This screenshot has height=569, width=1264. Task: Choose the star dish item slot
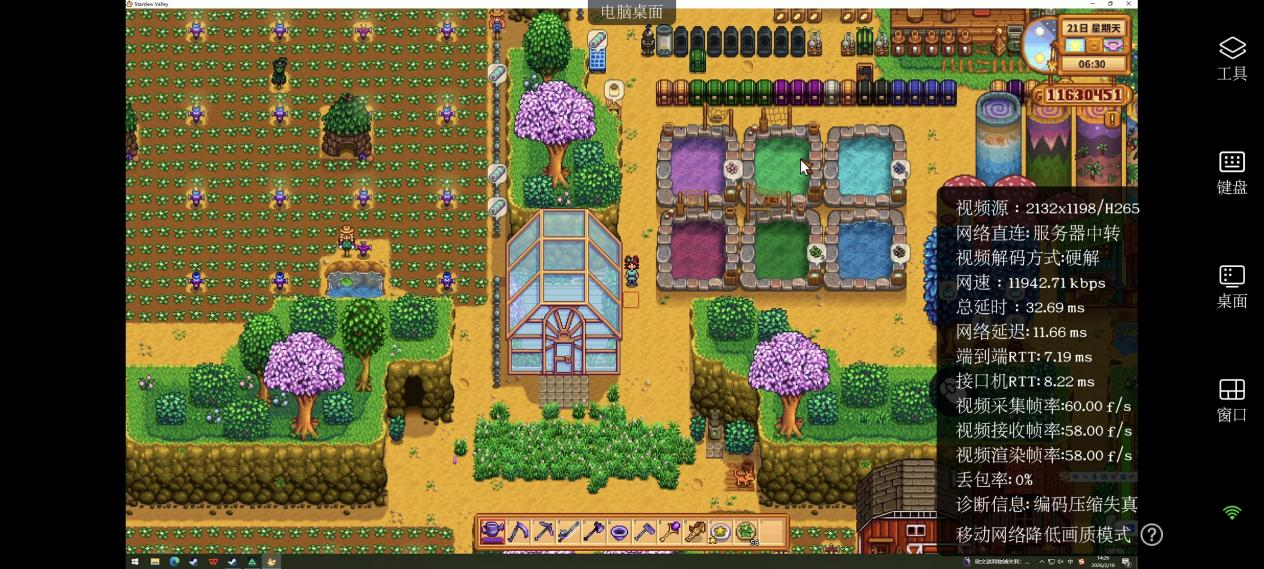coord(720,532)
